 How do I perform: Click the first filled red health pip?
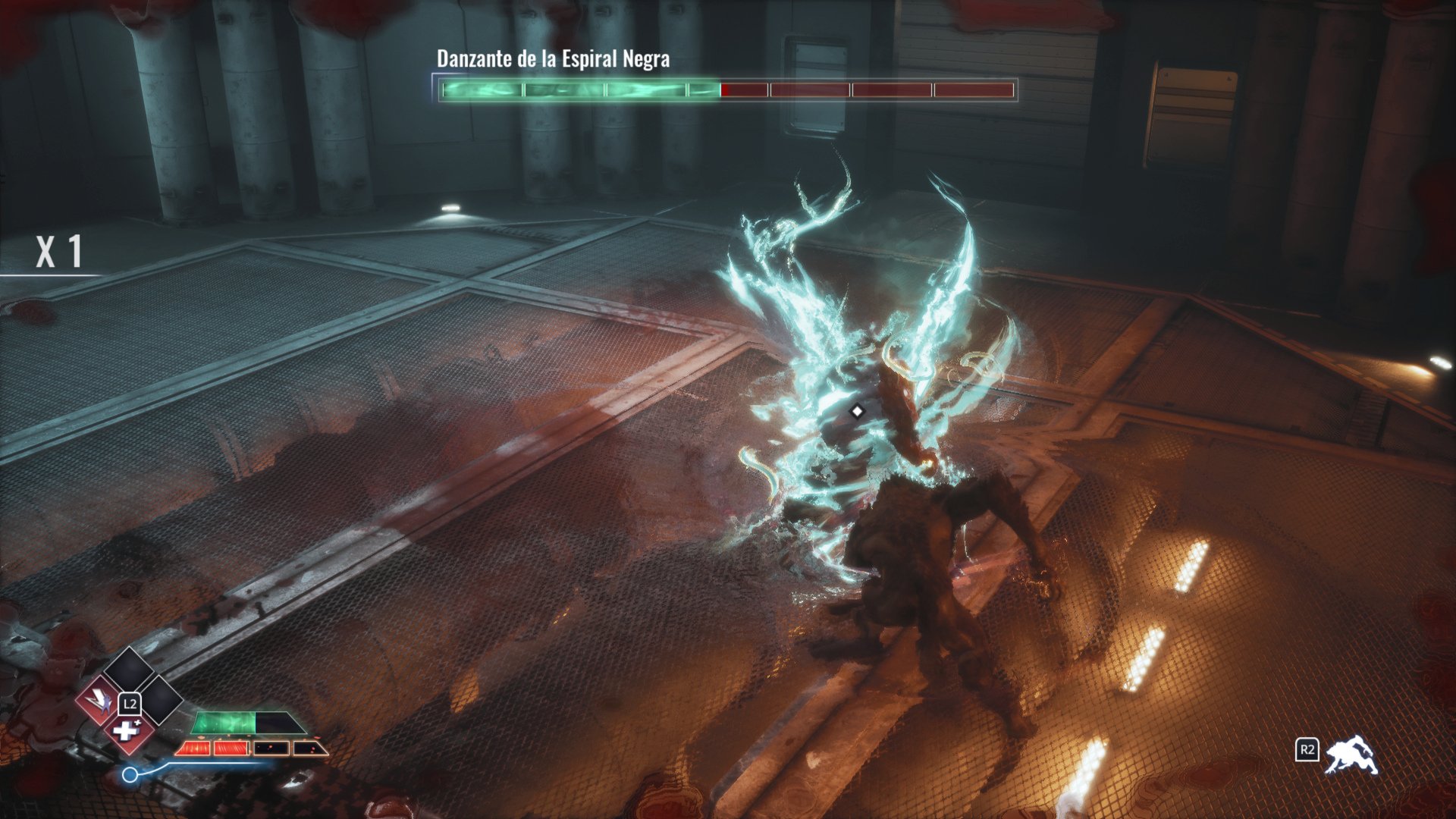(196, 748)
